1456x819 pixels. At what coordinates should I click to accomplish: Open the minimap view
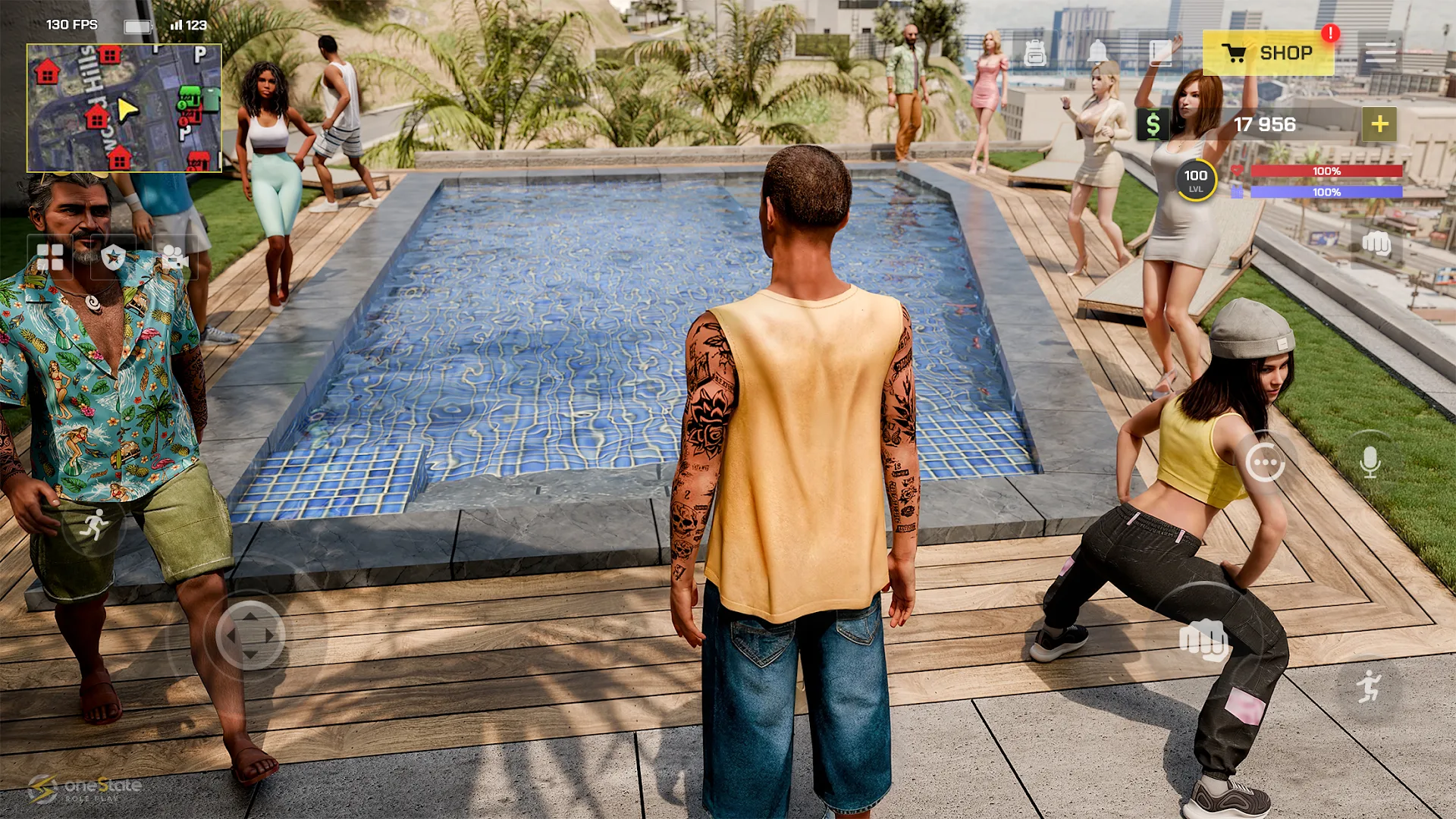click(x=124, y=108)
